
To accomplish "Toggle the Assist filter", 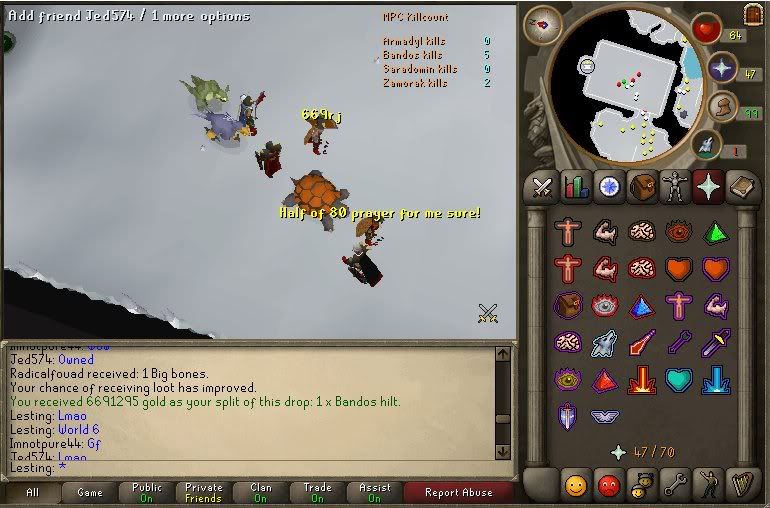I will pyautogui.click(x=375, y=492).
